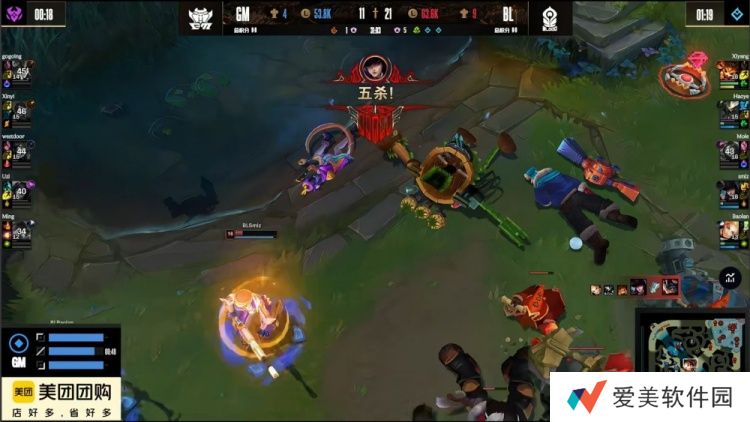The image size is (750, 422).
Task: Select player smlz's champion portrait
Action: coord(731,190)
